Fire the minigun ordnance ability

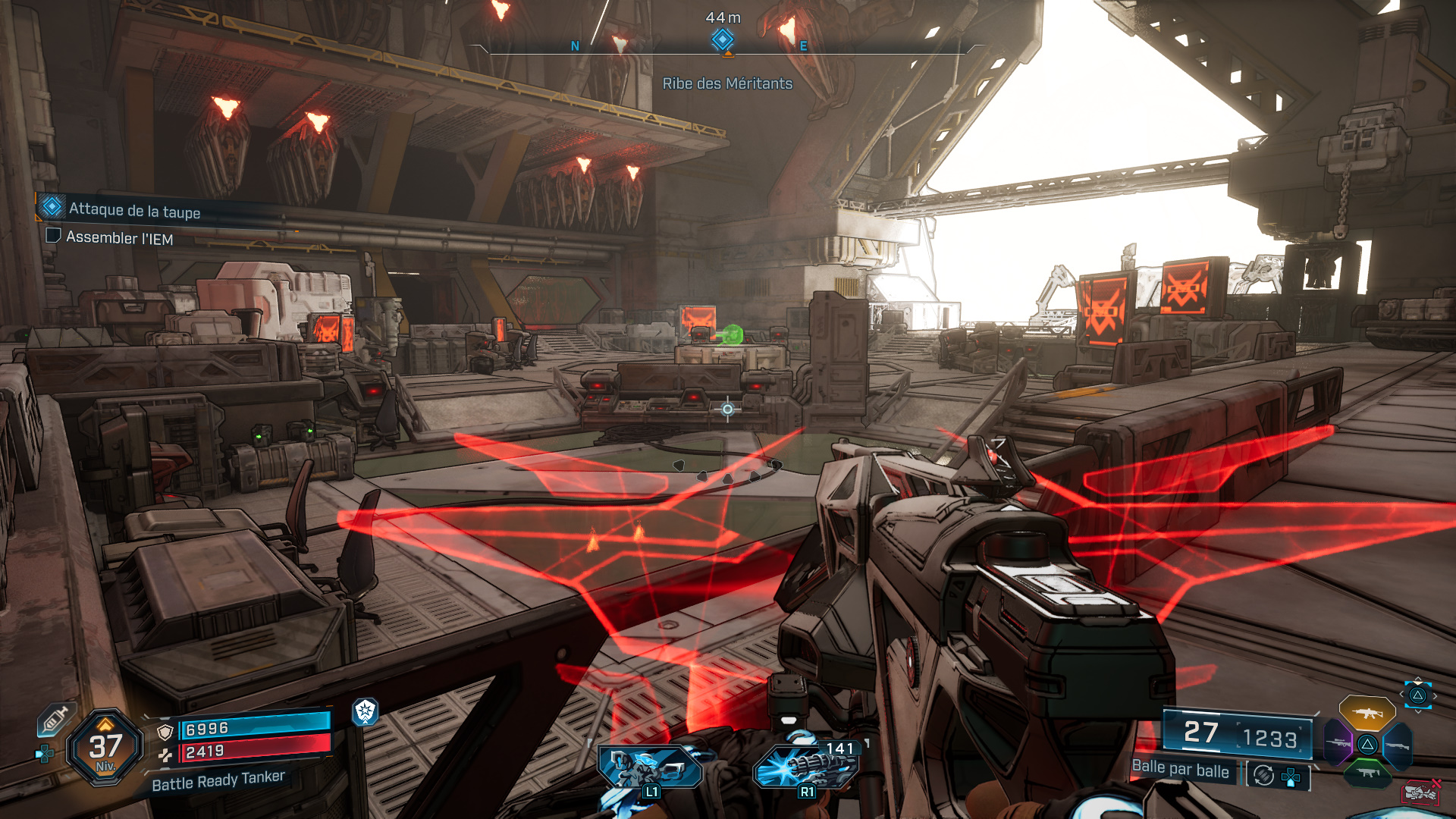pyautogui.click(x=805, y=766)
